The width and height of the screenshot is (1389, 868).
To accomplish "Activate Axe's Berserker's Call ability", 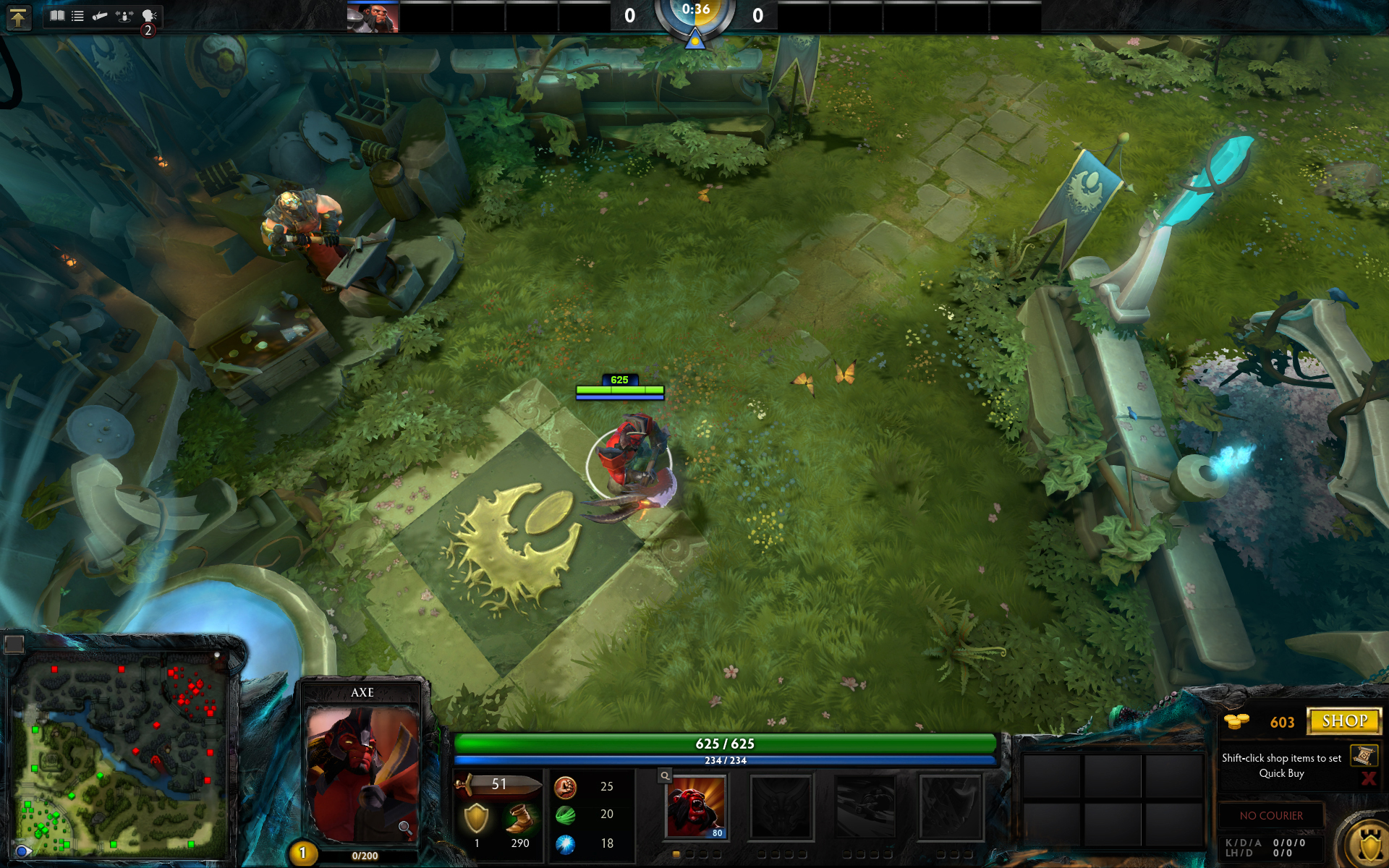I will coord(695,807).
